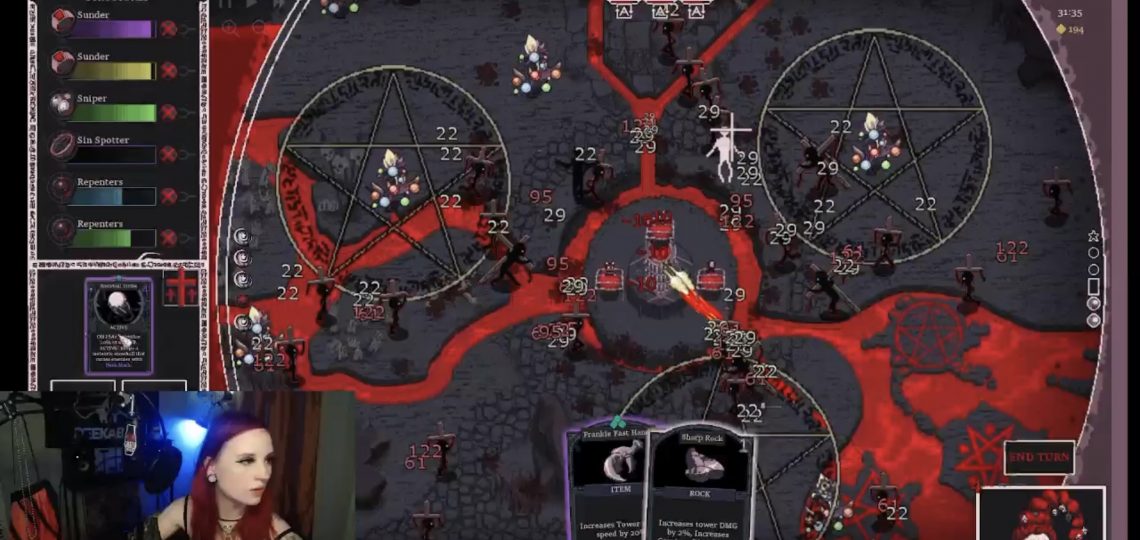Click the End Turn button
1140x540 pixels.
tap(1039, 457)
